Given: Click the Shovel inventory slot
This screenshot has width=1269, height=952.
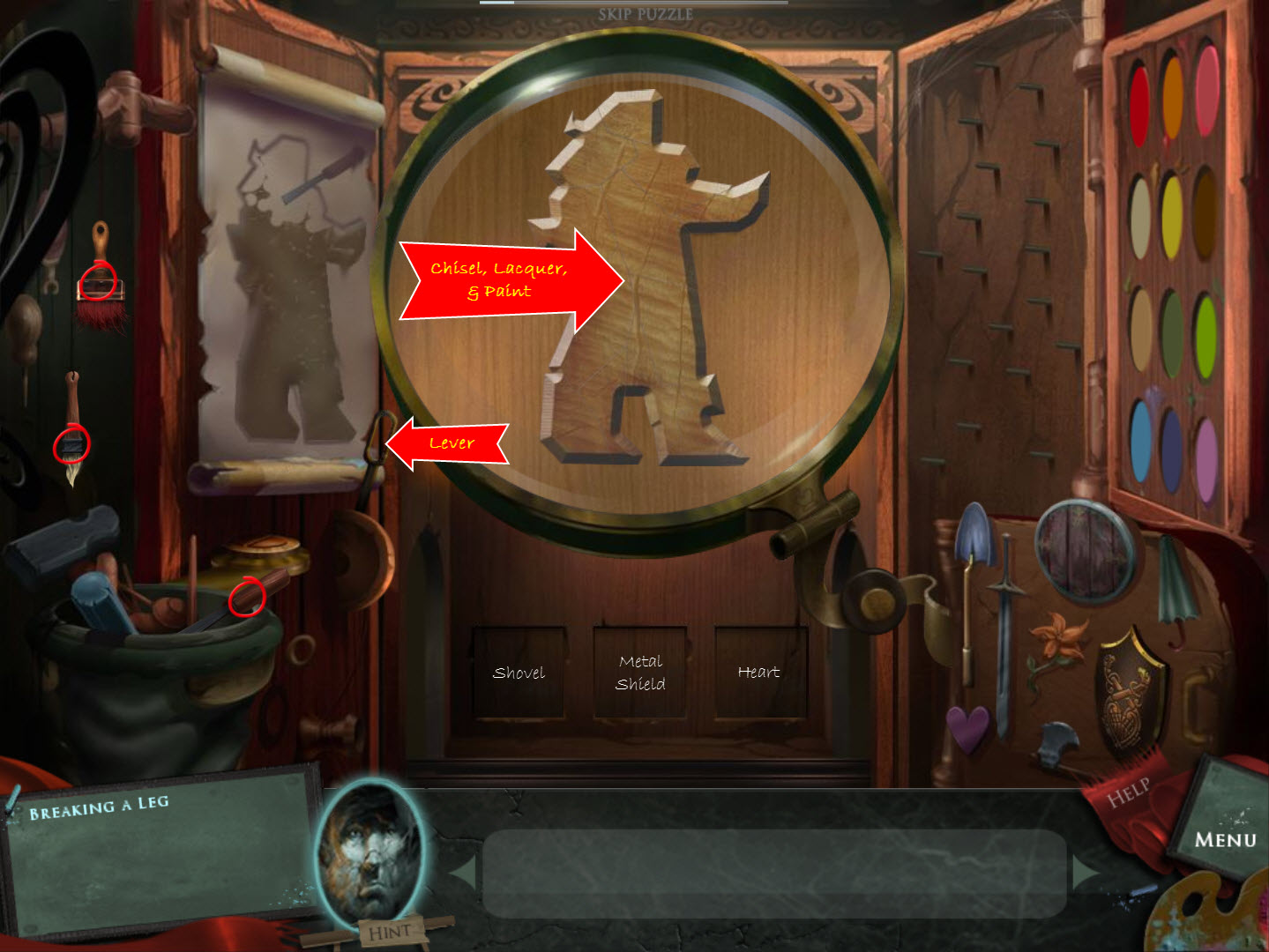Looking at the screenshot, I should [x=519, y=672].
